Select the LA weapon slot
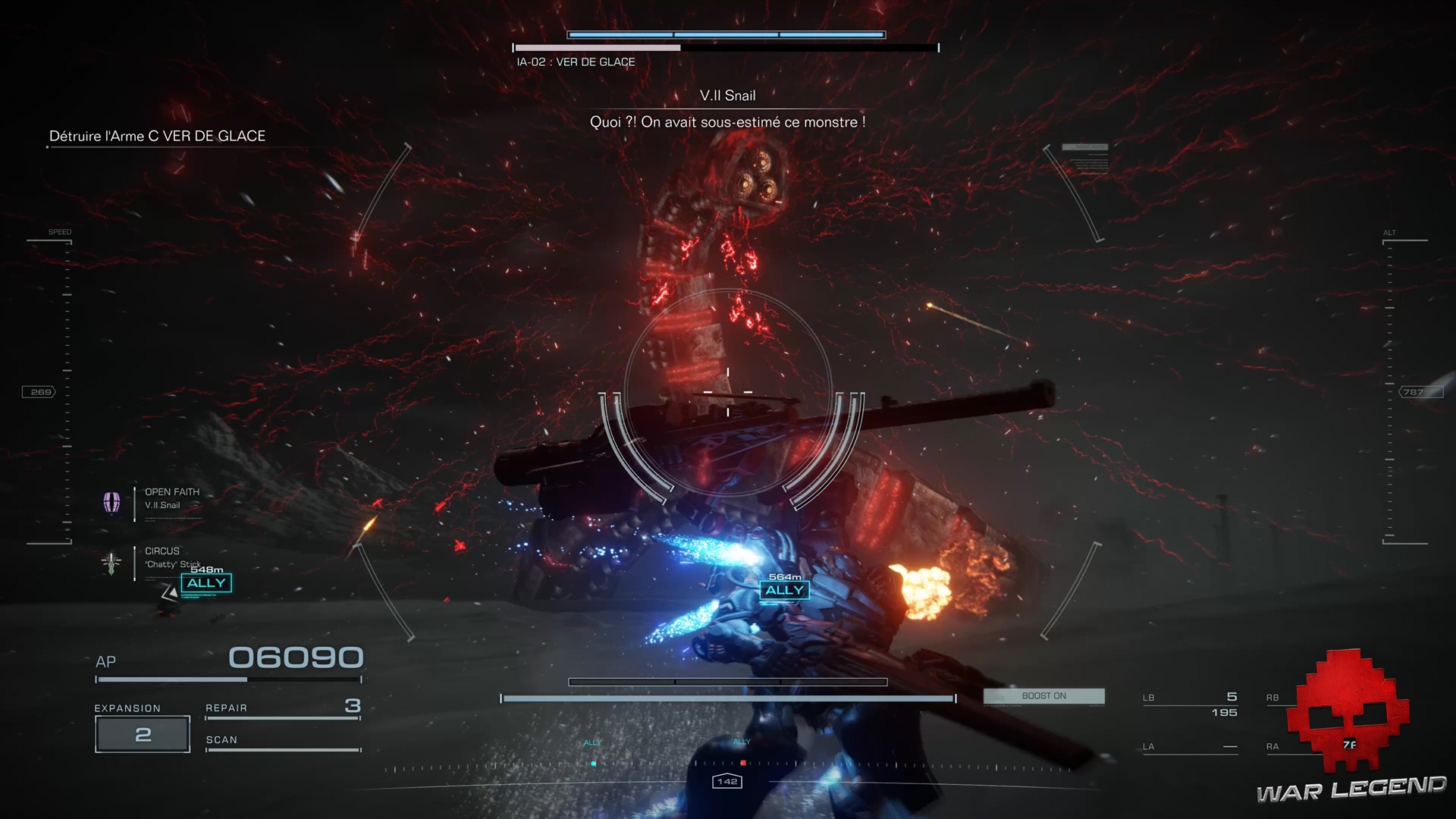The height and width of the screenshot is (819, 1456). click(x=1190, y=747)
